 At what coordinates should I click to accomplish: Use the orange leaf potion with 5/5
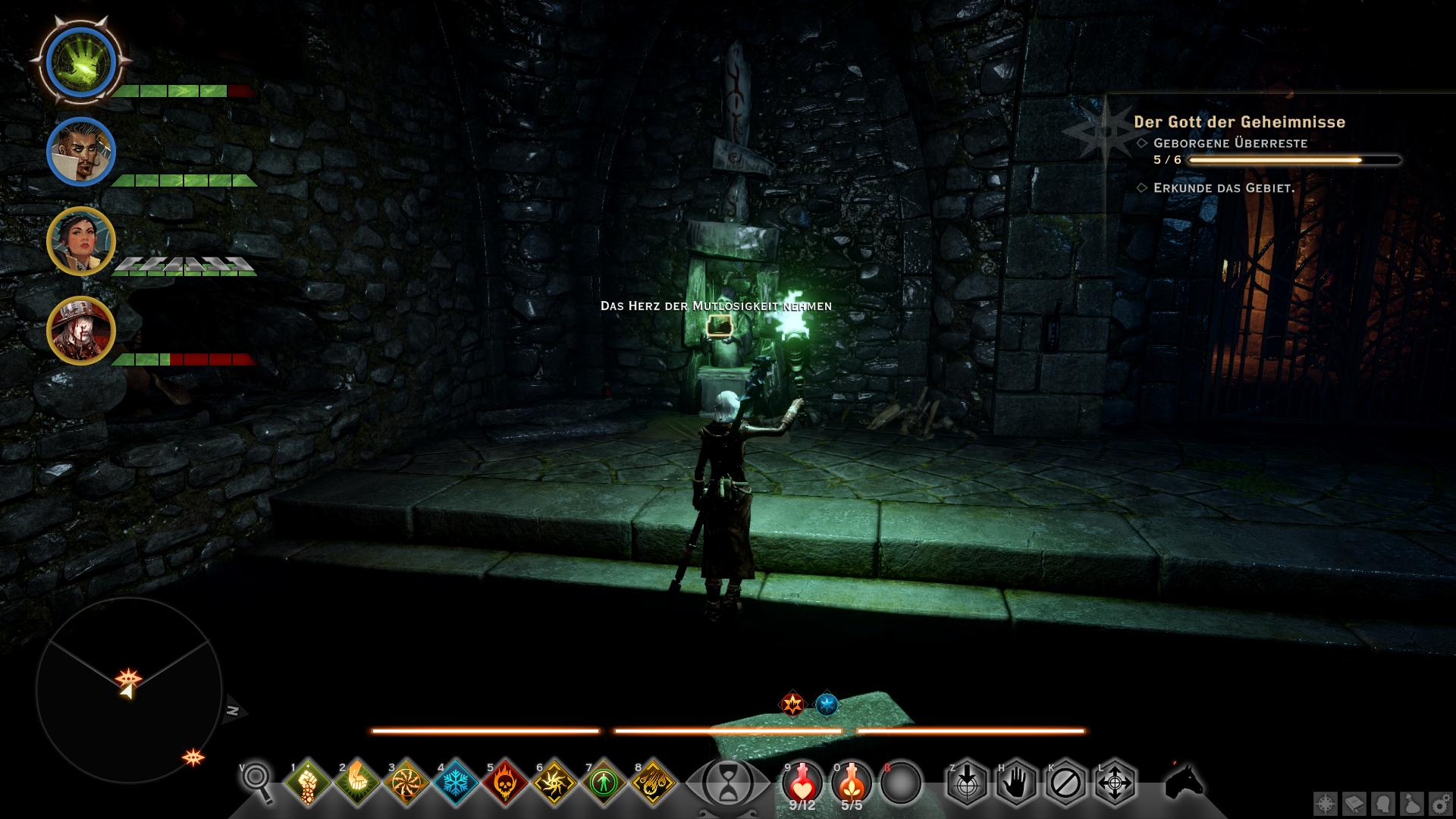pyautogui.click(x=852, y=783)
